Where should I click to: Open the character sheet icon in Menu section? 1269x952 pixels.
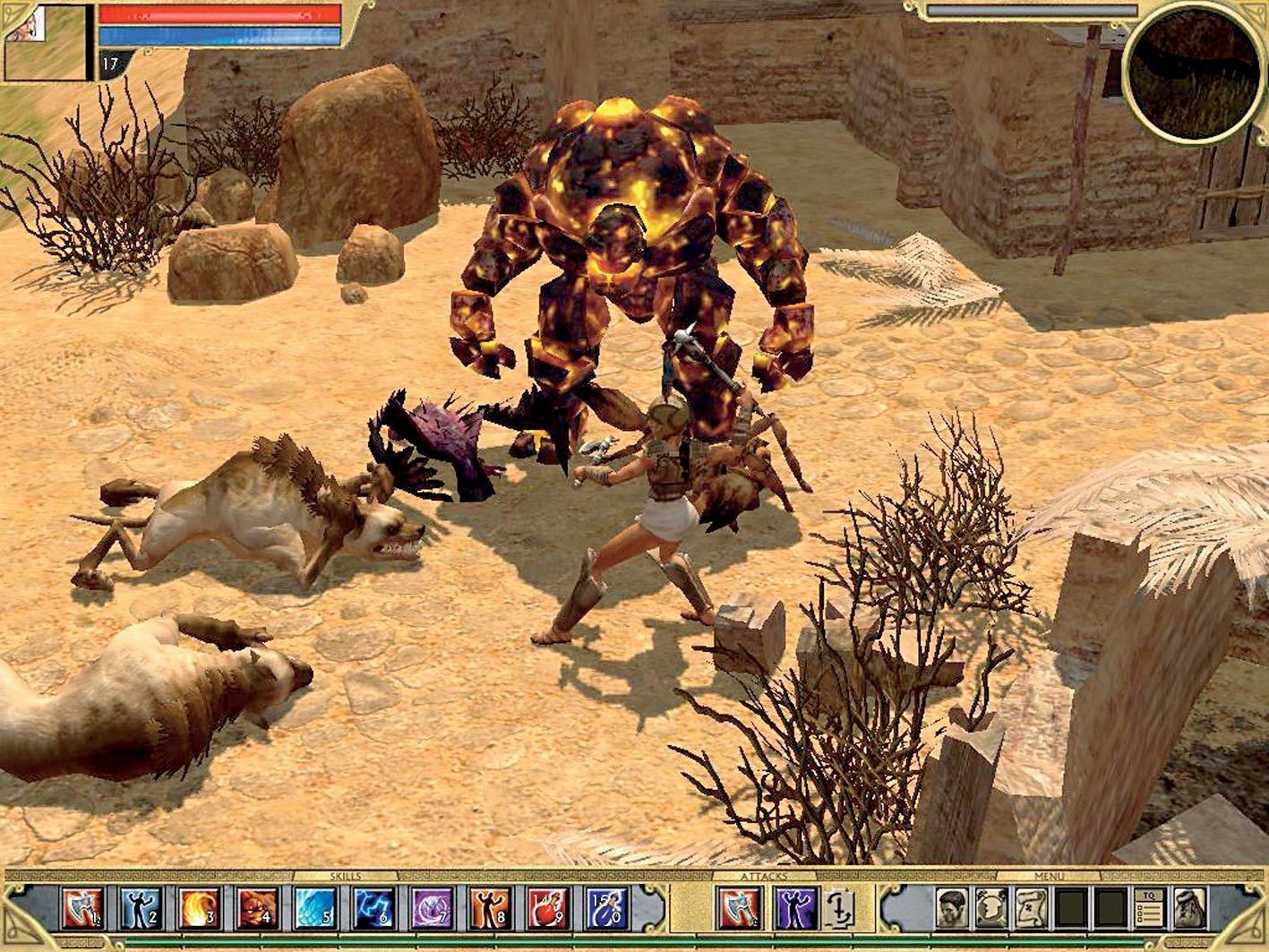point(951,906)
